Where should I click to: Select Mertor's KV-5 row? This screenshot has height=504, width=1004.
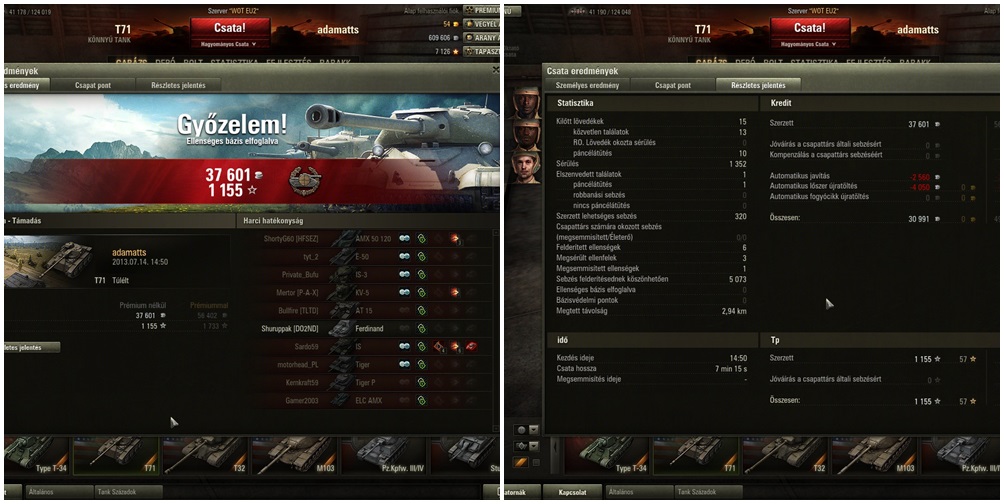coord(365,292)
